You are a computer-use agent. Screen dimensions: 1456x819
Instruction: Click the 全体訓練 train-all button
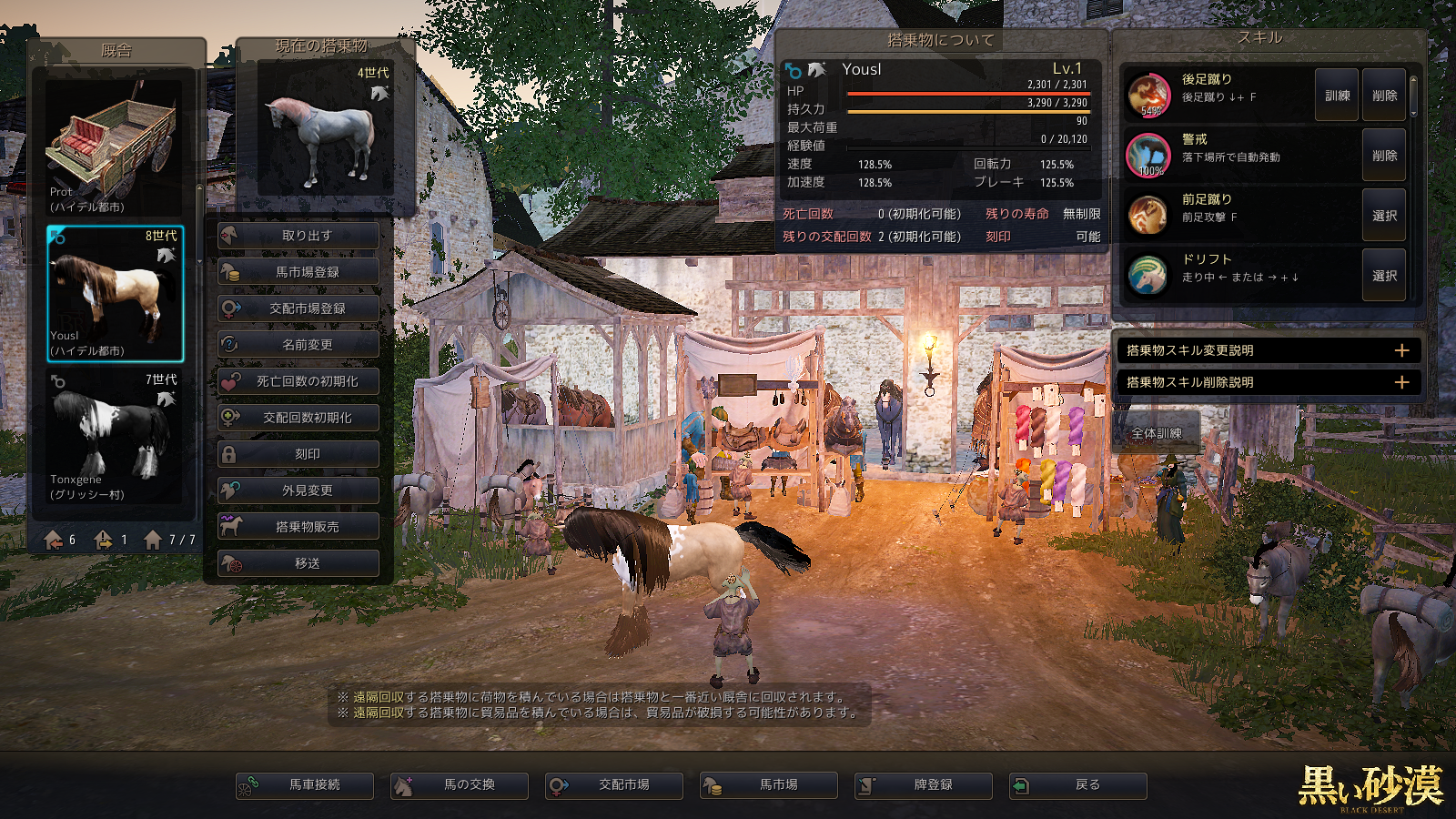tap(1157, 433)
